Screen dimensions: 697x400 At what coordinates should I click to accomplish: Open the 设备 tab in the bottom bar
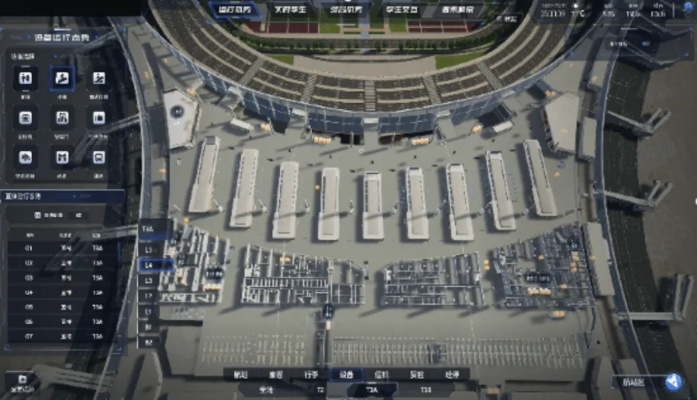346,374
